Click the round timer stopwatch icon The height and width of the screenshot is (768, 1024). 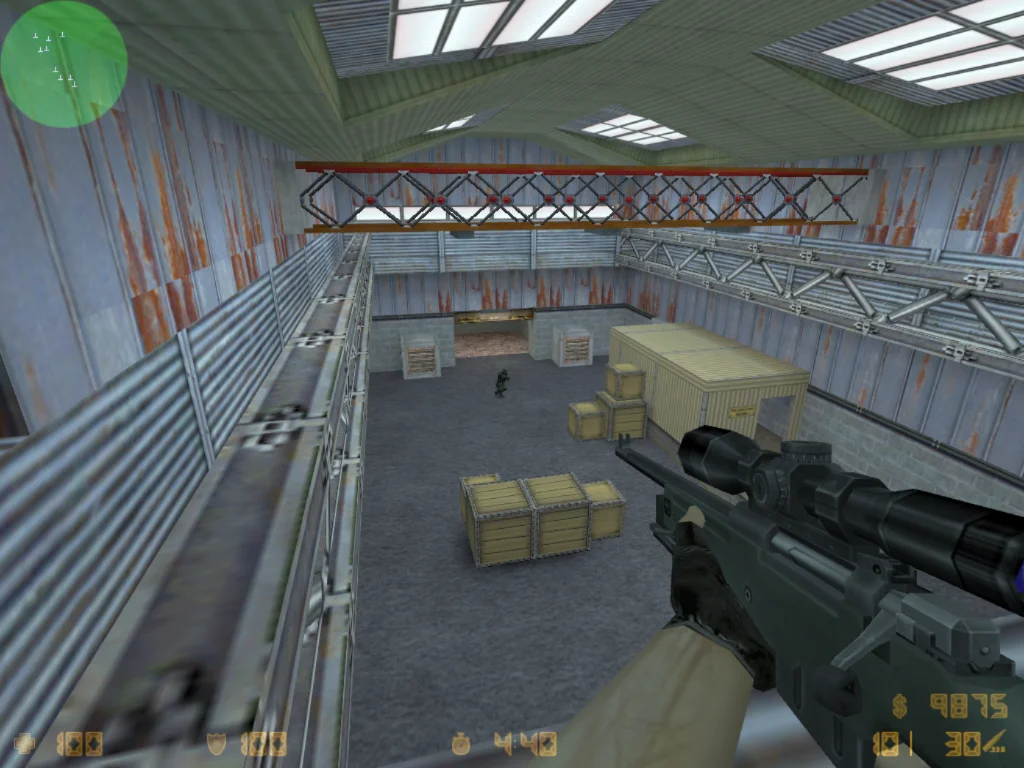(461, 743)
